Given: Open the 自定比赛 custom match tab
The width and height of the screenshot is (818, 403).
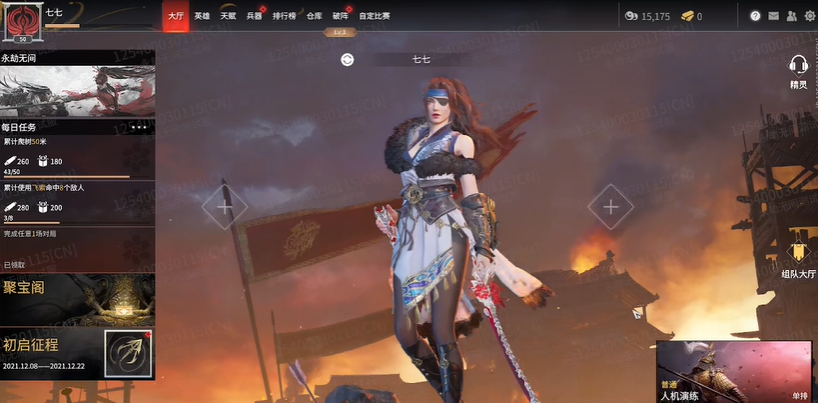Looking at the screenshot, I should click(x=375, y=16).
